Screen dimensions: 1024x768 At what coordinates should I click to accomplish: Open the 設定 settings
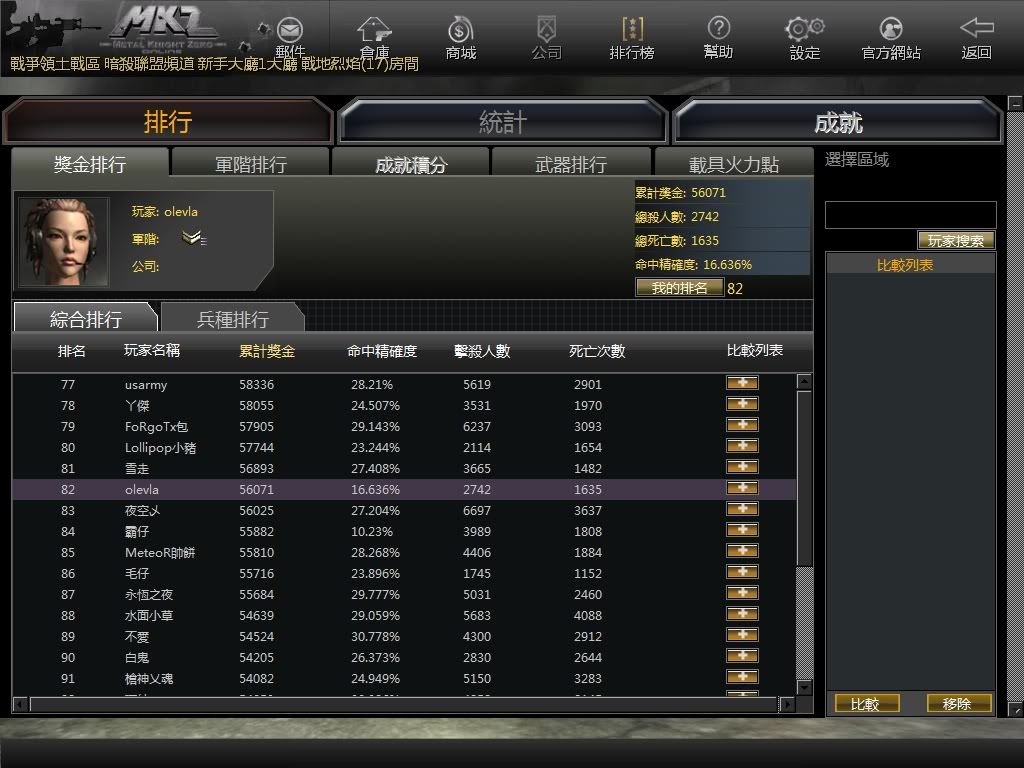coord(804,36)
